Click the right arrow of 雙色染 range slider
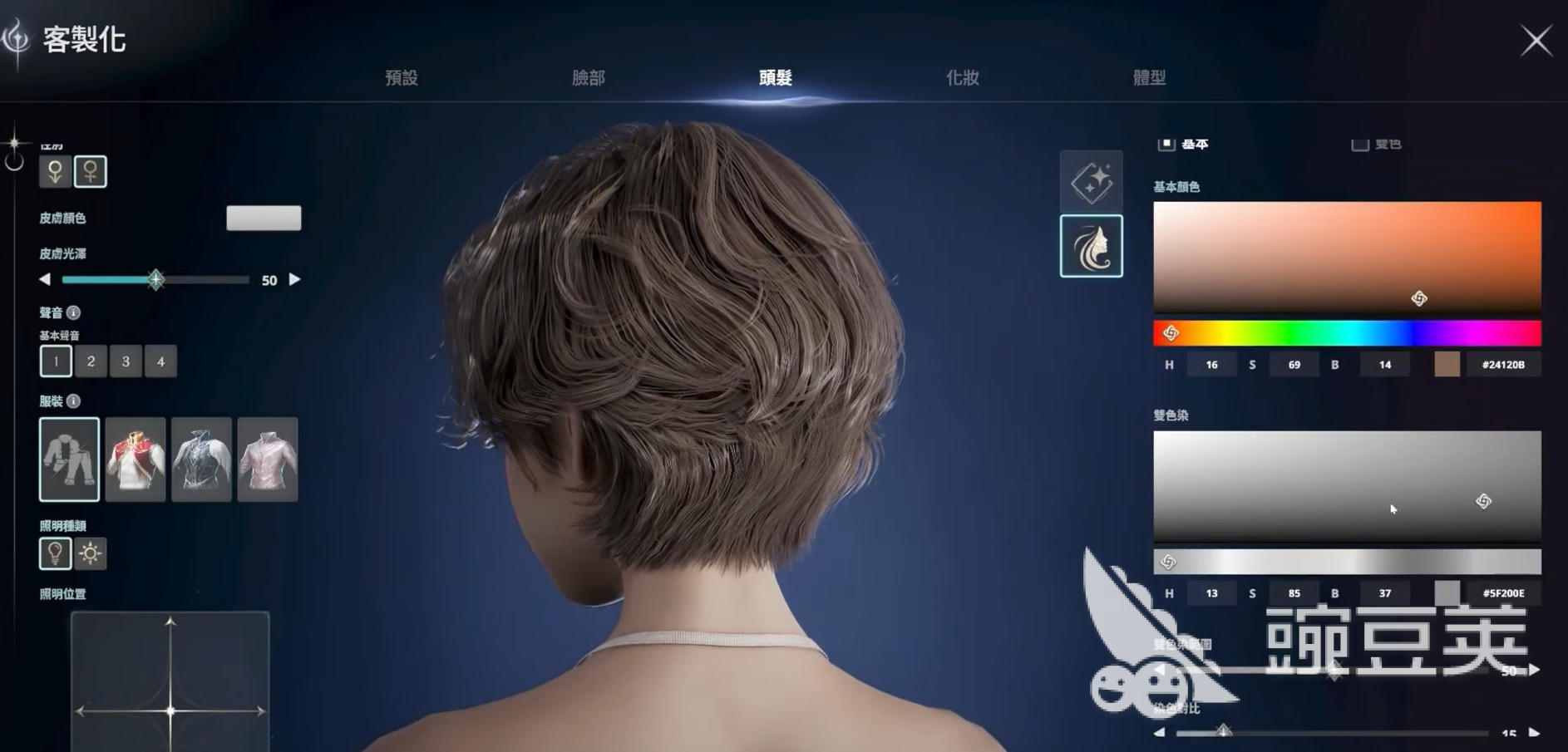 click(1533, 670)
